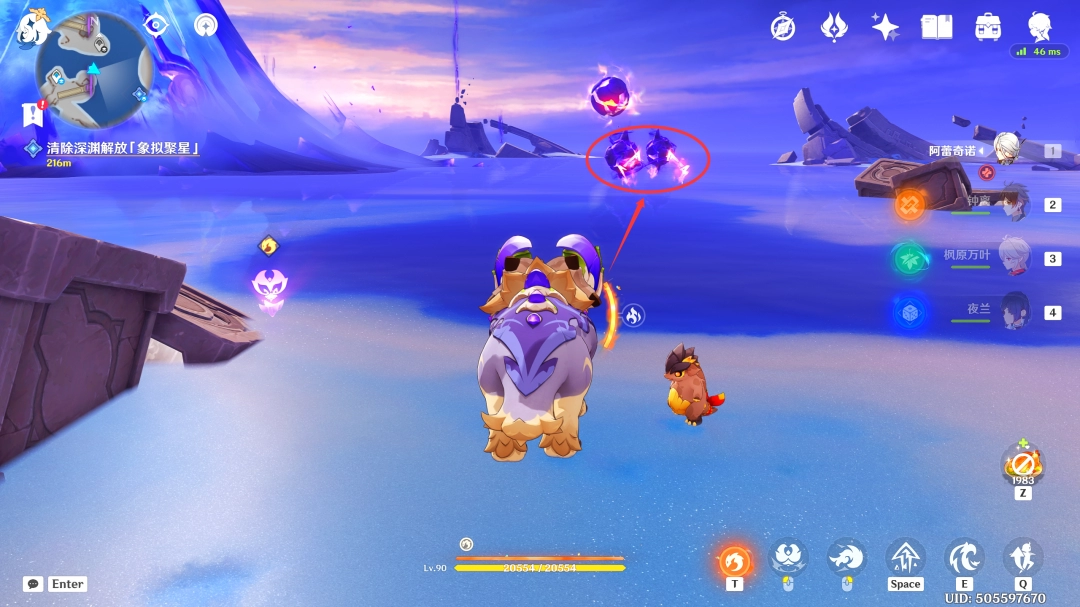This screenshot has width=1080, height=607.
Task: Activate the skill labeled Q
Action: click(x=1022, y=558)
